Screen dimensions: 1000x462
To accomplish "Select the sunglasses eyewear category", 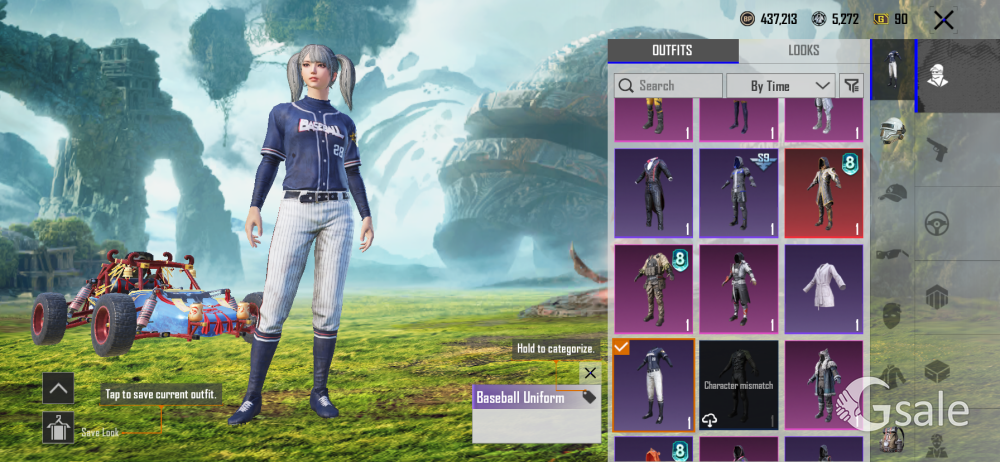I will click(x=892, y=254).
